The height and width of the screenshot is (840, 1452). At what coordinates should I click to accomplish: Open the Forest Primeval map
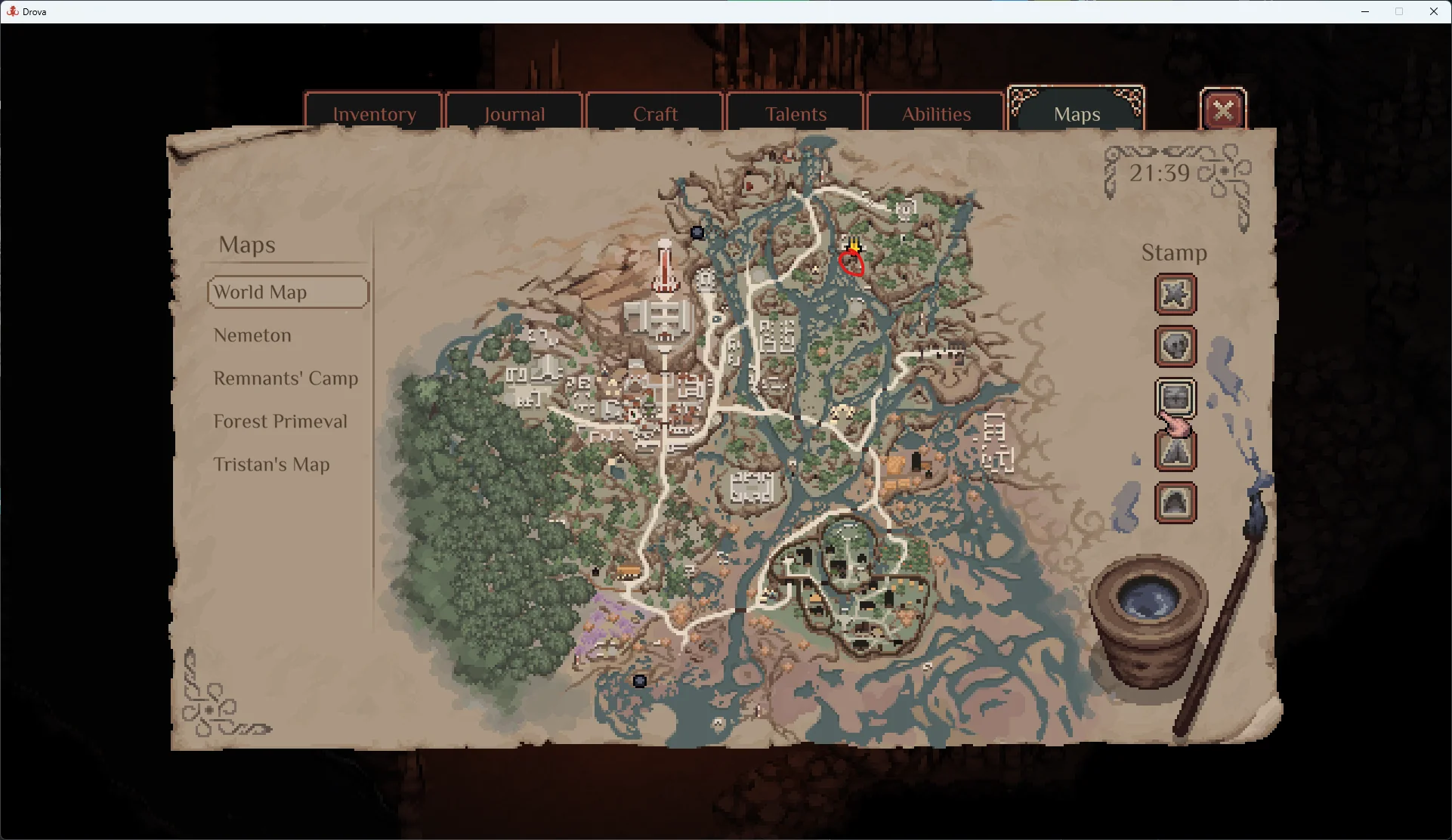[280, 421]
